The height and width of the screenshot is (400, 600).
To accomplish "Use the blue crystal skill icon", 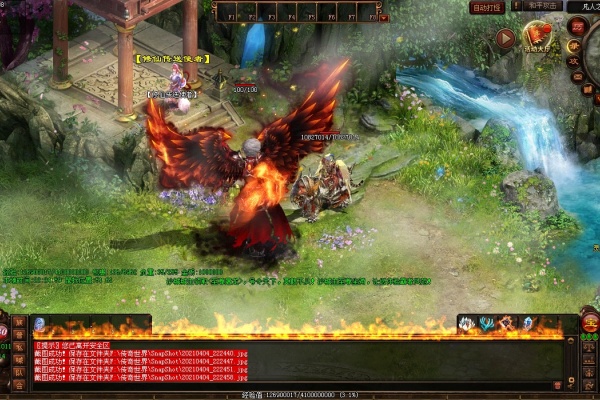I will (527, 324).
